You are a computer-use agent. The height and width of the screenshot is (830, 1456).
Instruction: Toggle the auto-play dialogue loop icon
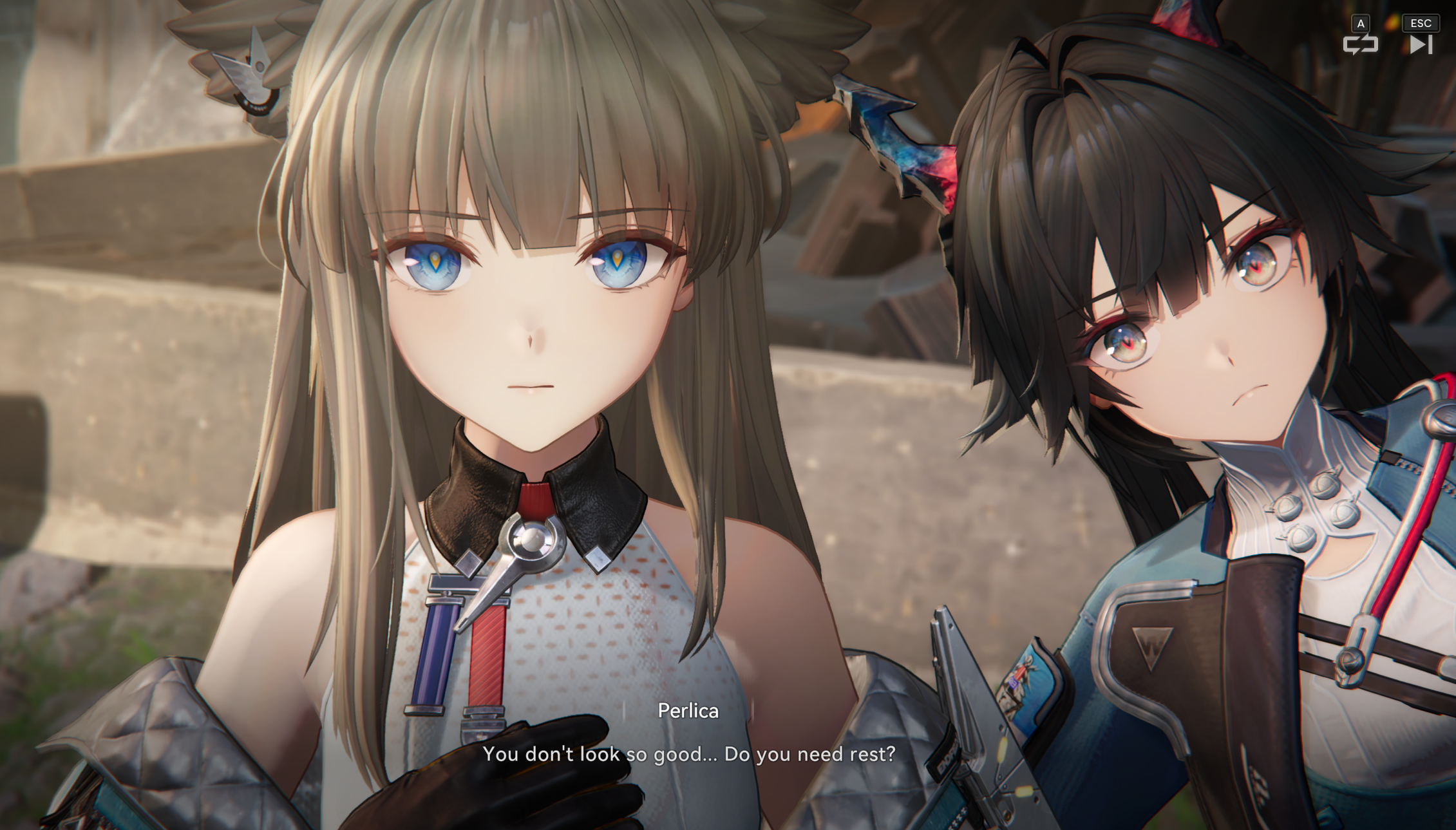[x=1359, y=44]
